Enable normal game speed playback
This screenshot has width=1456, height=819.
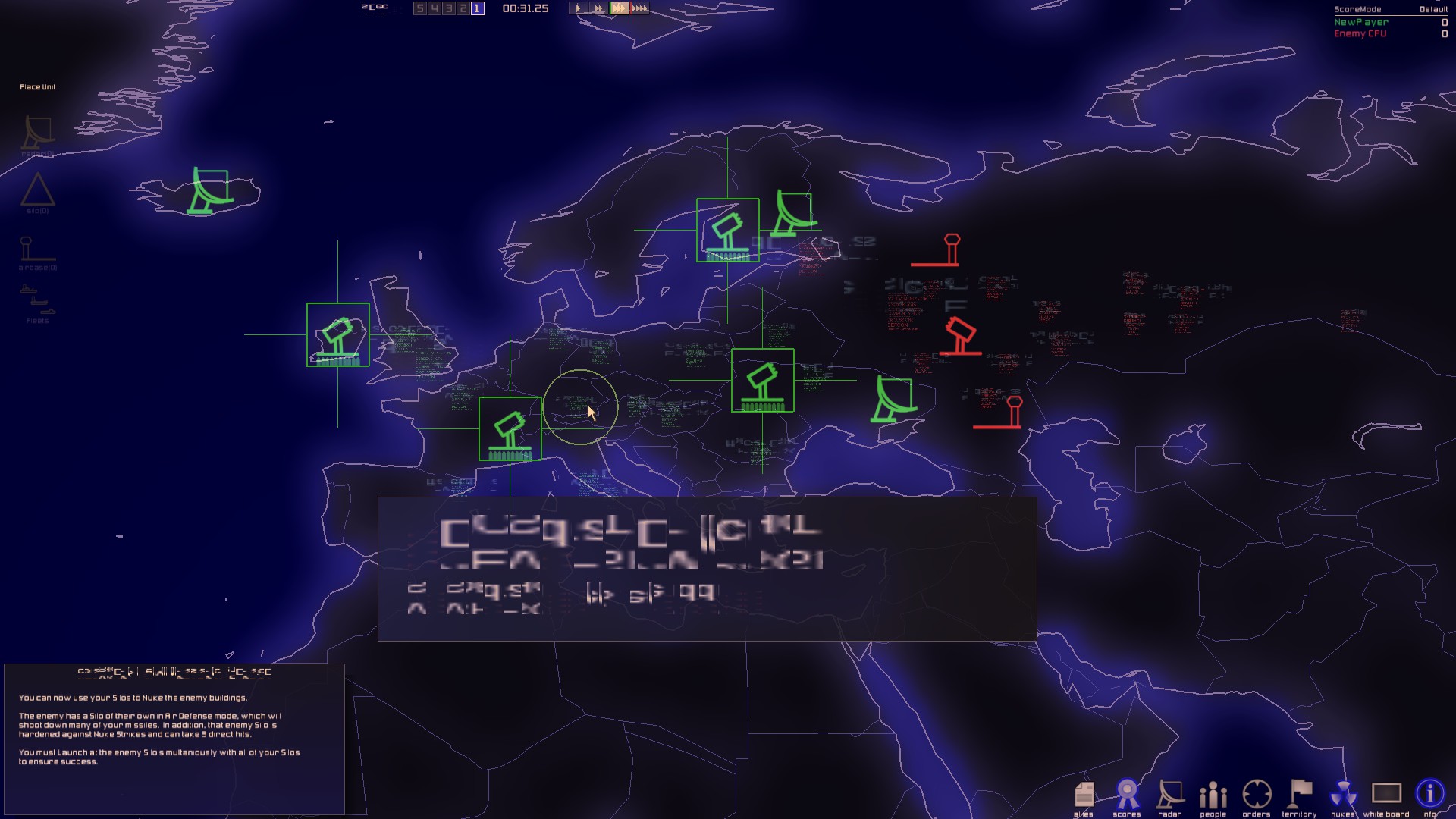[577, 9]
